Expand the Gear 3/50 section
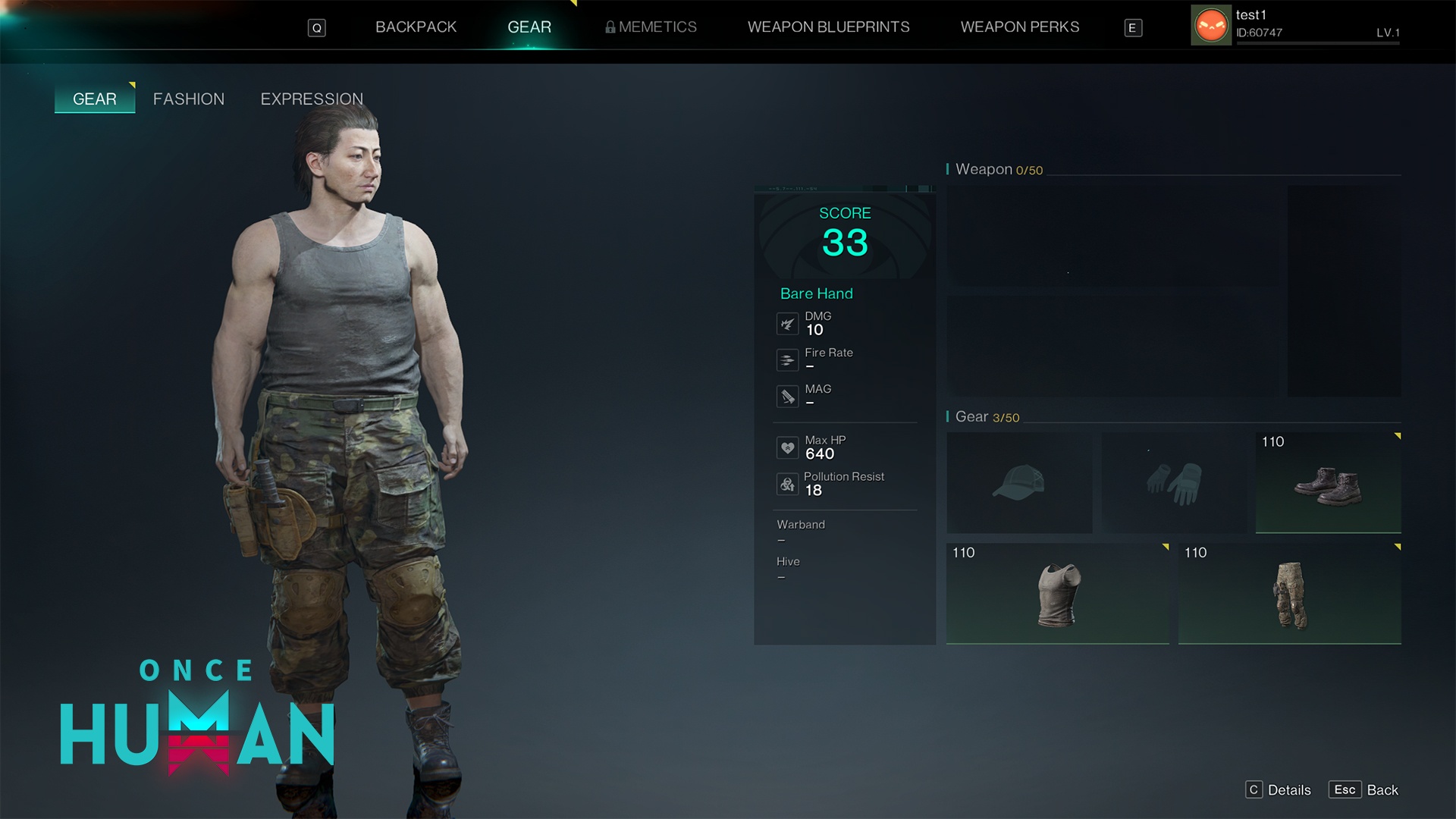 pyautogui.click(x=984, y=416)
